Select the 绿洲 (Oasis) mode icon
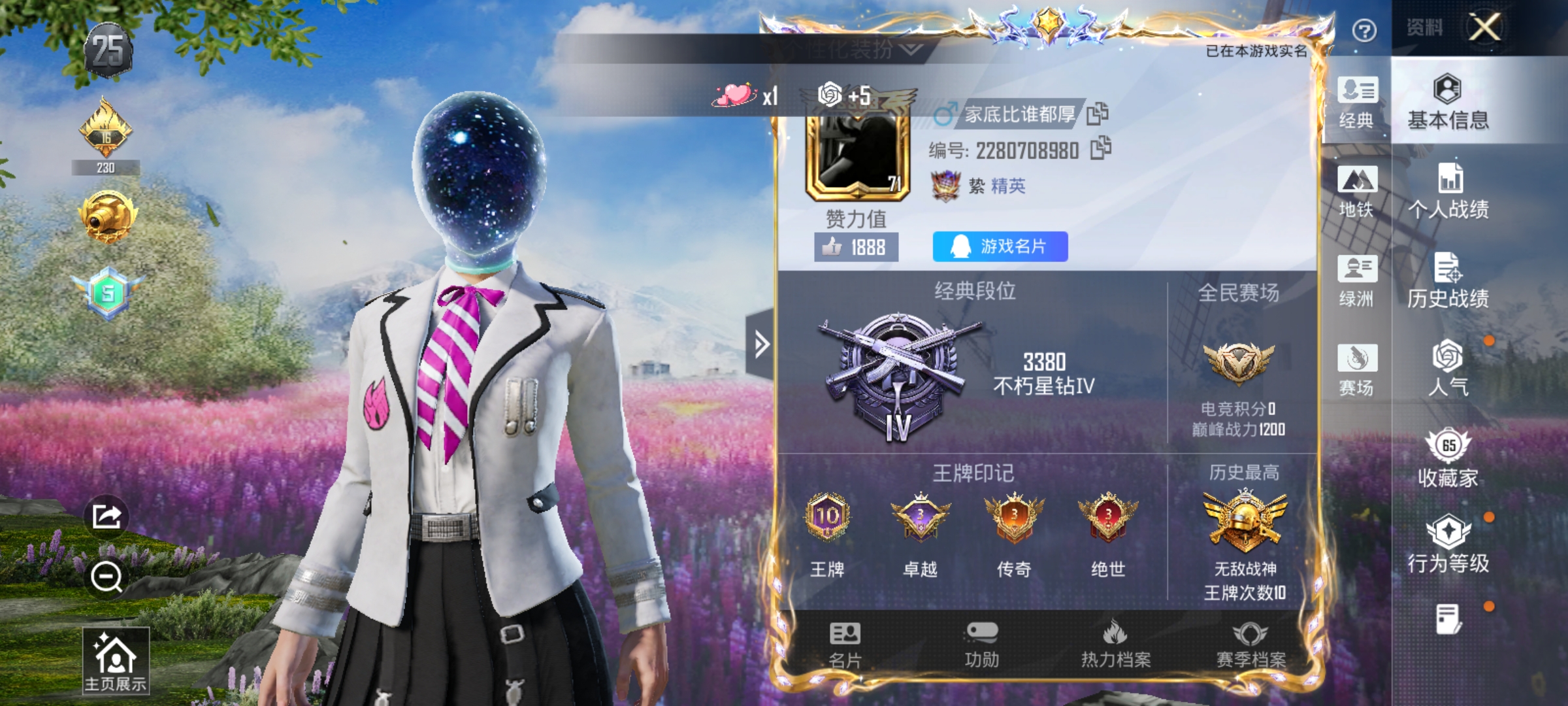The height and width of the screenshot is (706, 1568). coord(1357,281)
